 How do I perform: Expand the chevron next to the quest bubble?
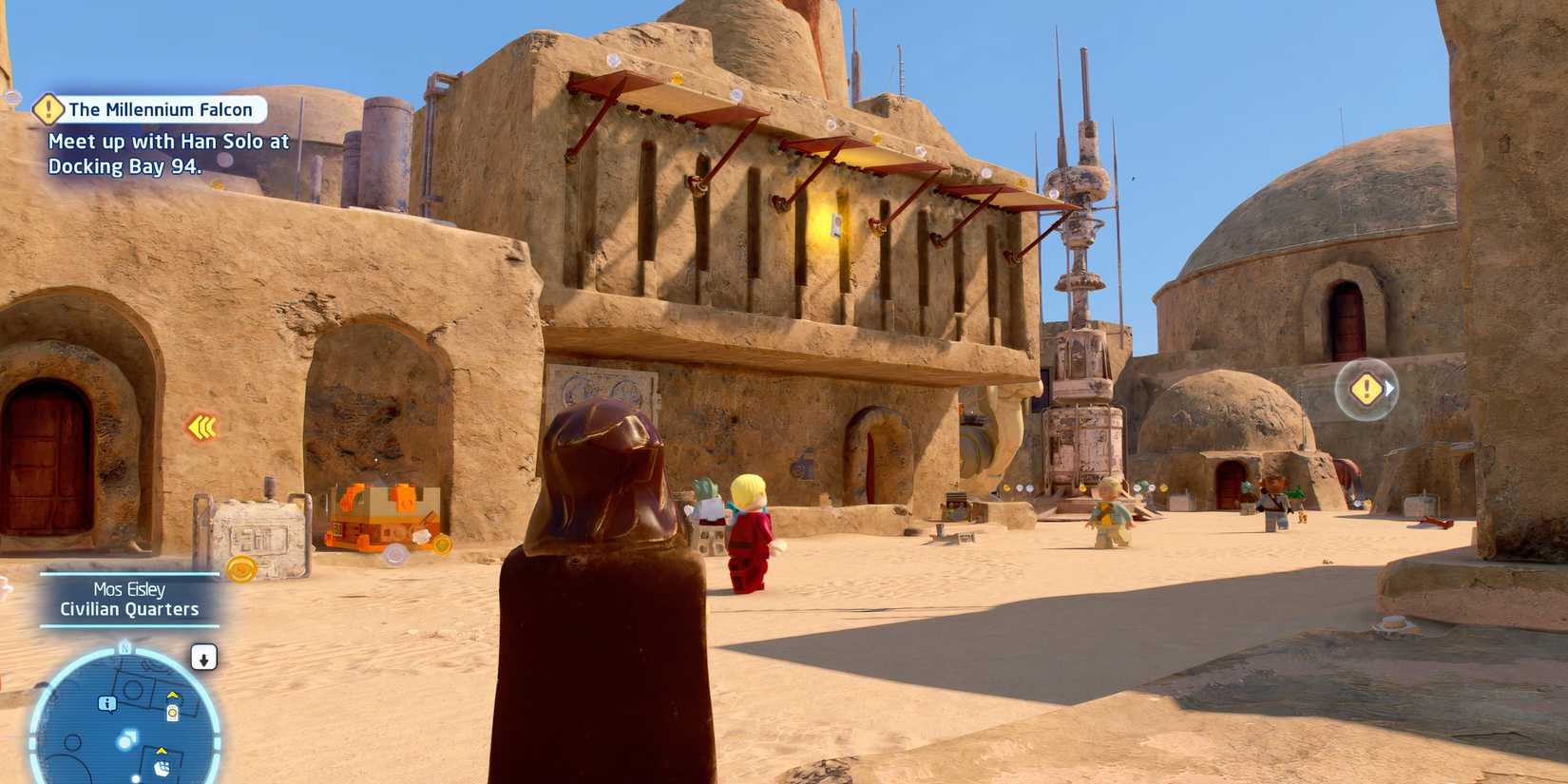click(x=1390, y=389)
